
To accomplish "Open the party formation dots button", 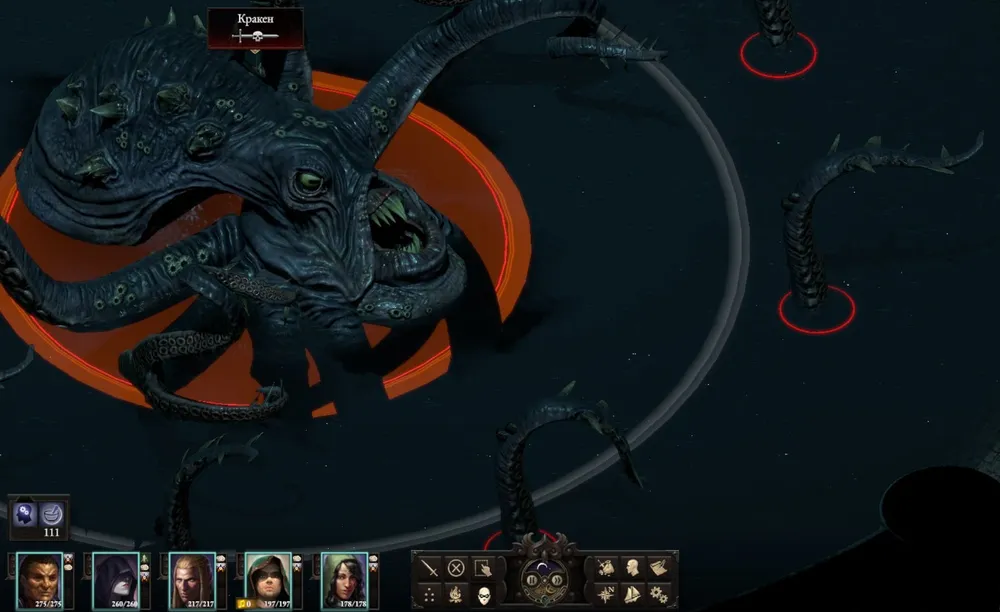I will coord(430,594).
